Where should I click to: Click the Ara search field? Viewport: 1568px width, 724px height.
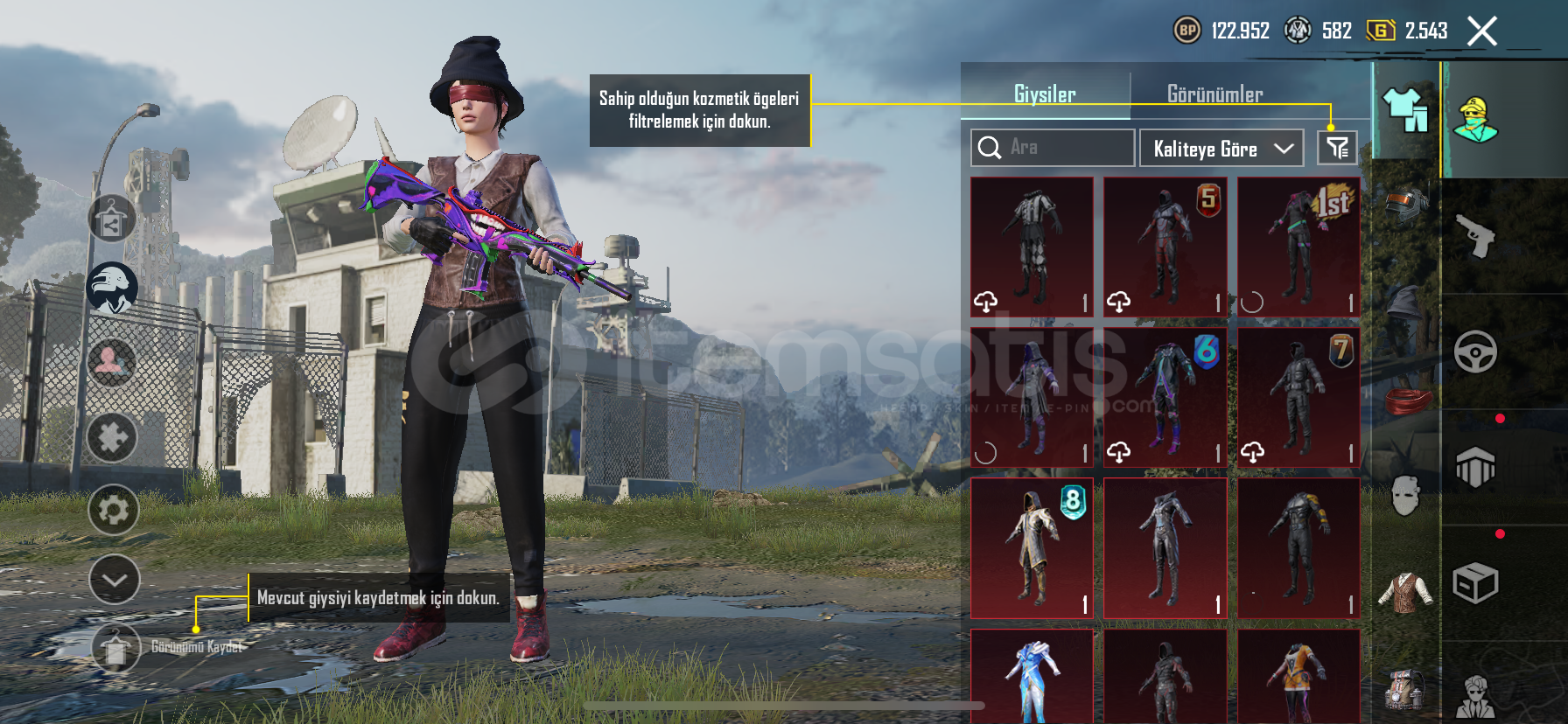pos(1053,148)
